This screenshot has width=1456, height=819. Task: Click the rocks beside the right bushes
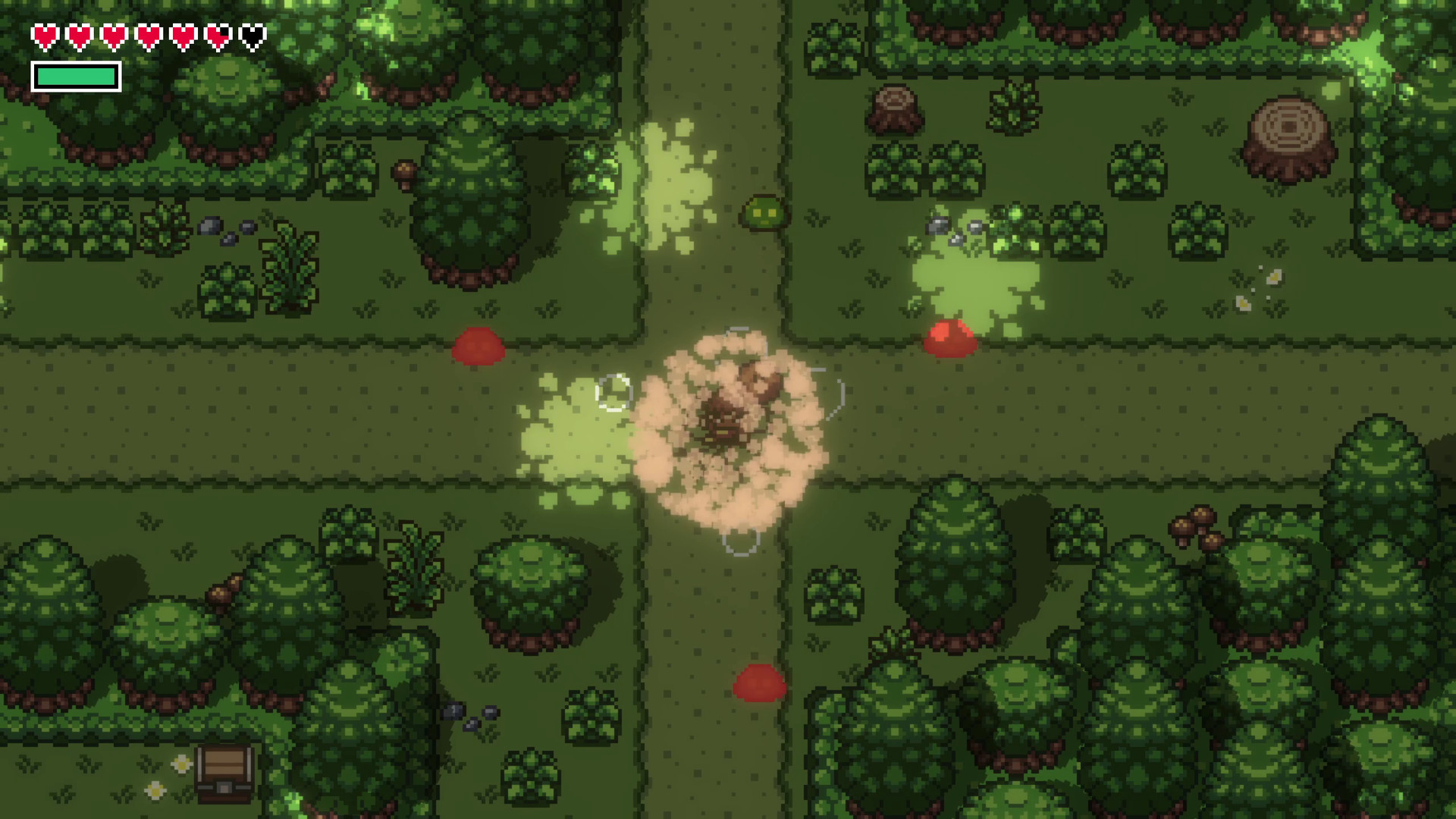tap(948, 227)
